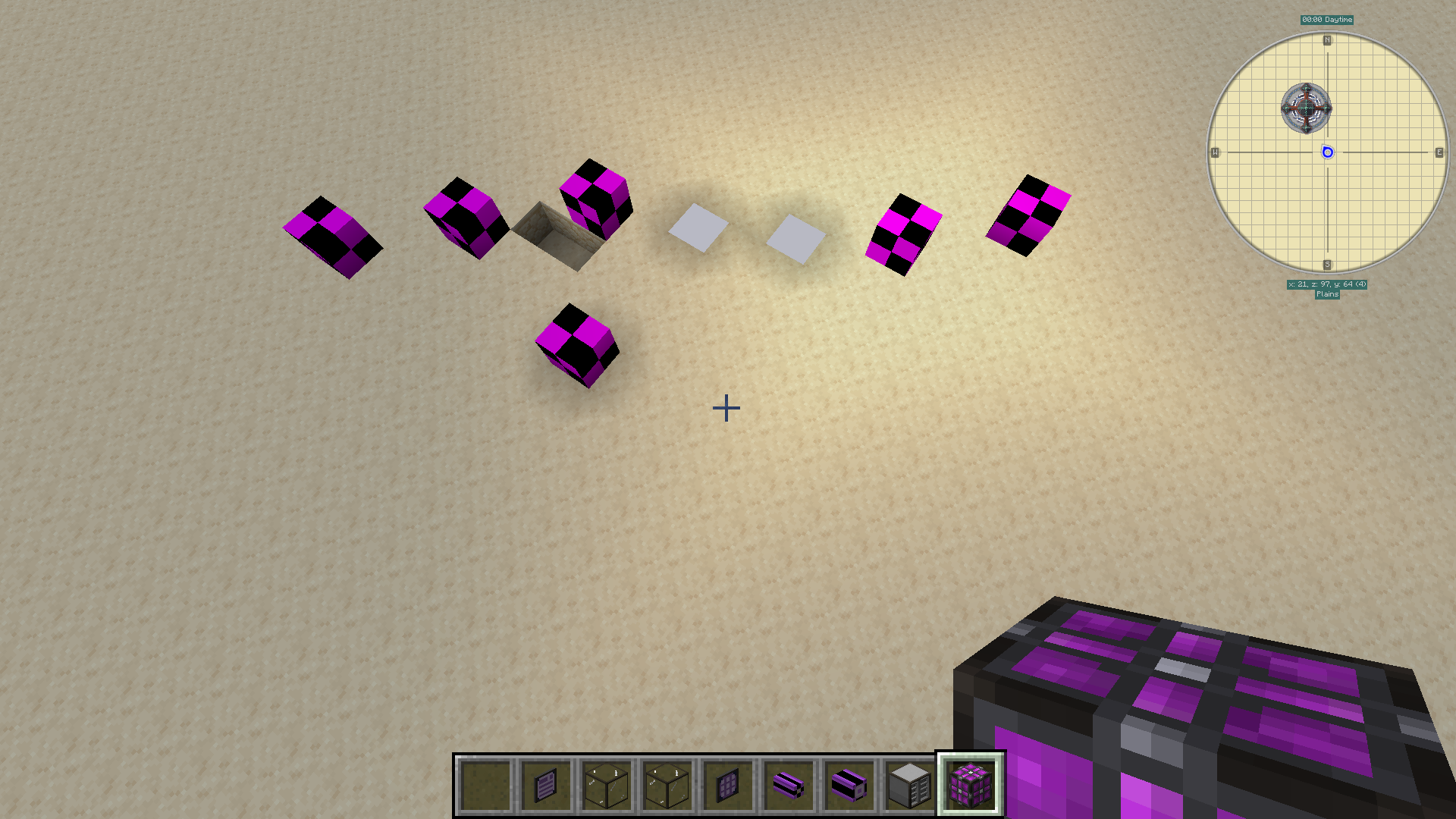Click the compass rose waypoint on the minimap

[1307, 108]
